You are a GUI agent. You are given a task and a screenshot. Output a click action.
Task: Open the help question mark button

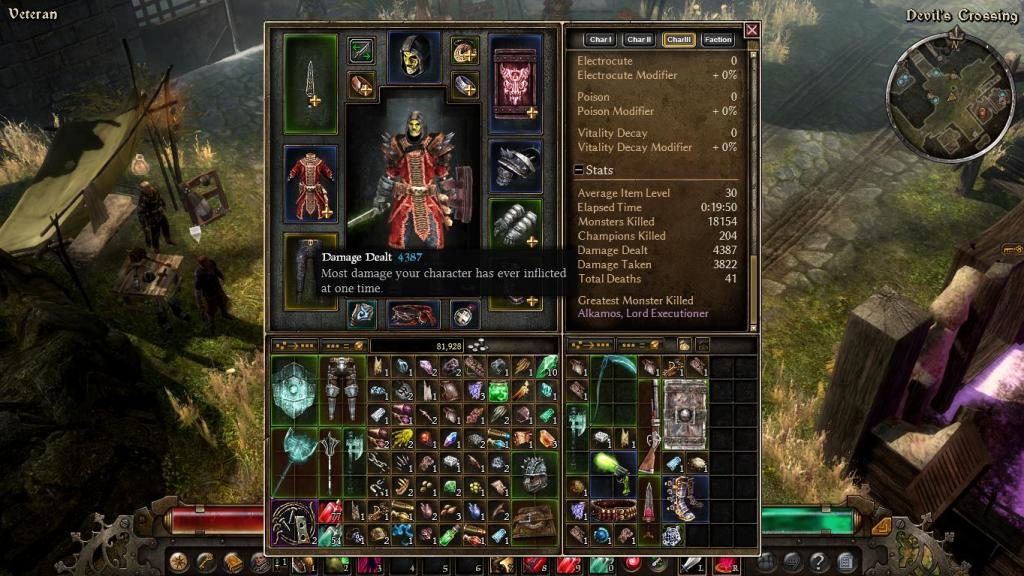click(x=819, y=561)
